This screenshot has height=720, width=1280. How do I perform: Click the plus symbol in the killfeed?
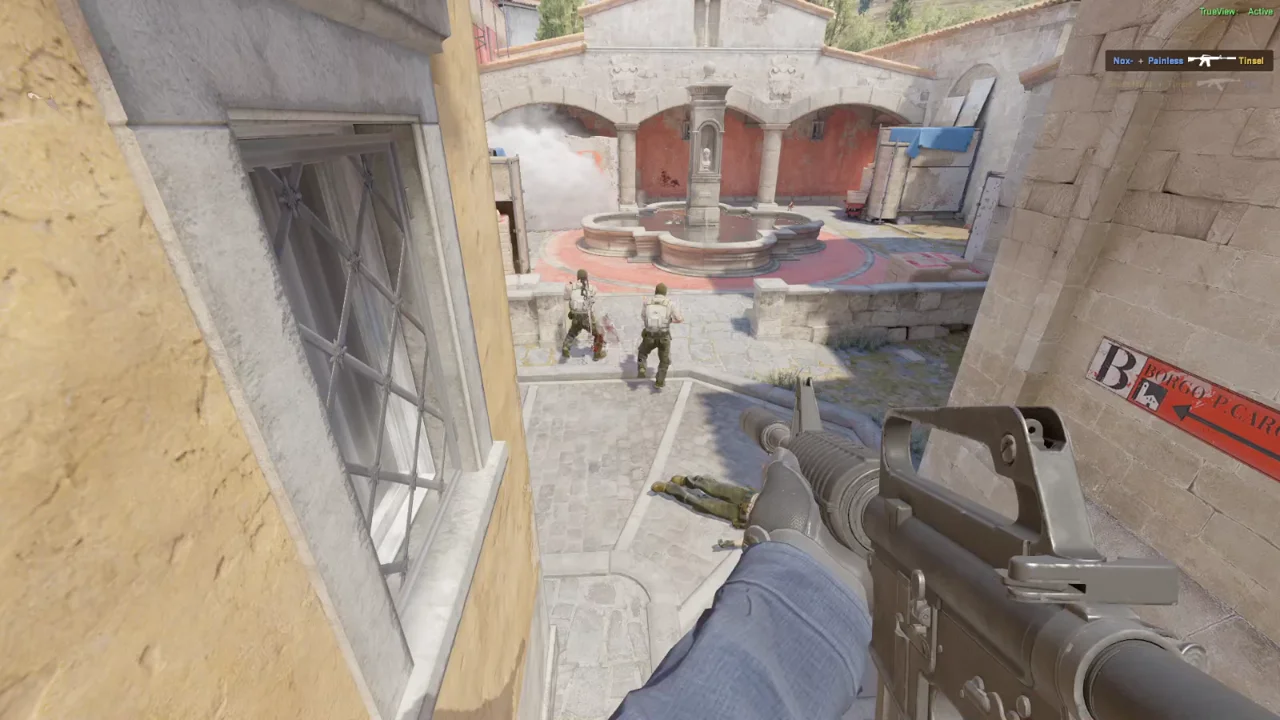click(x=1140, y=60)
